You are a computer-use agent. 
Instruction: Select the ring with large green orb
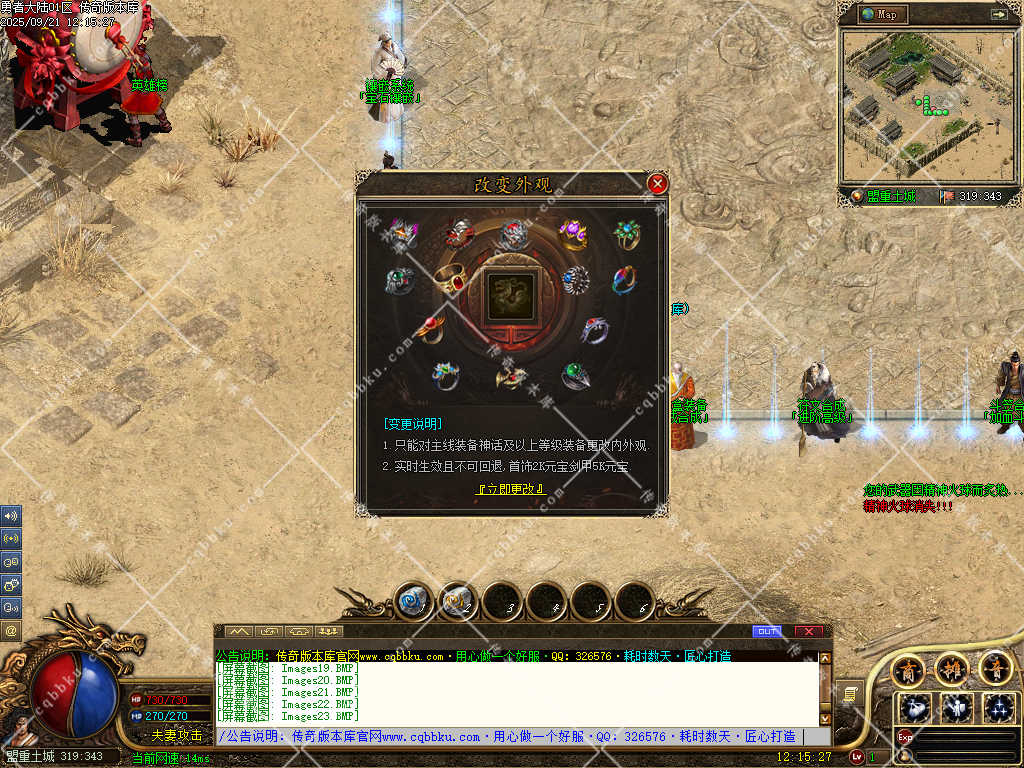(575, 376)
